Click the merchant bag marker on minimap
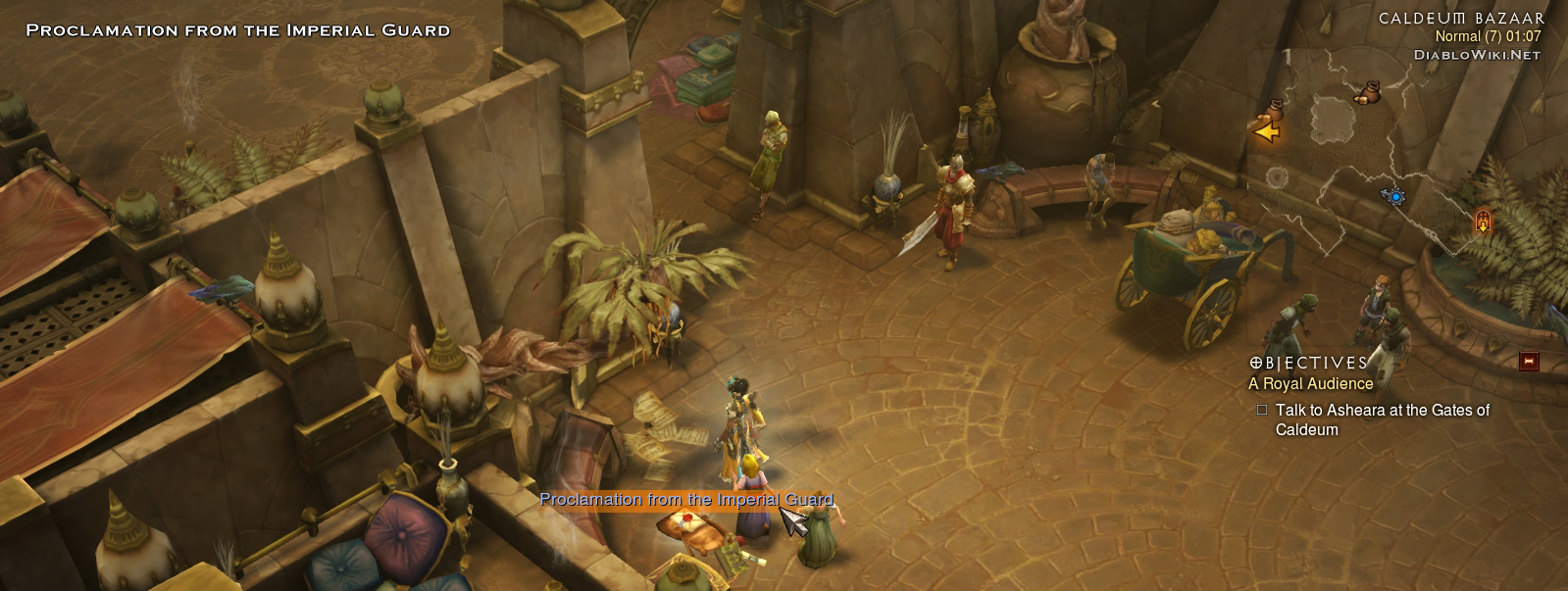 (1366, 93)
